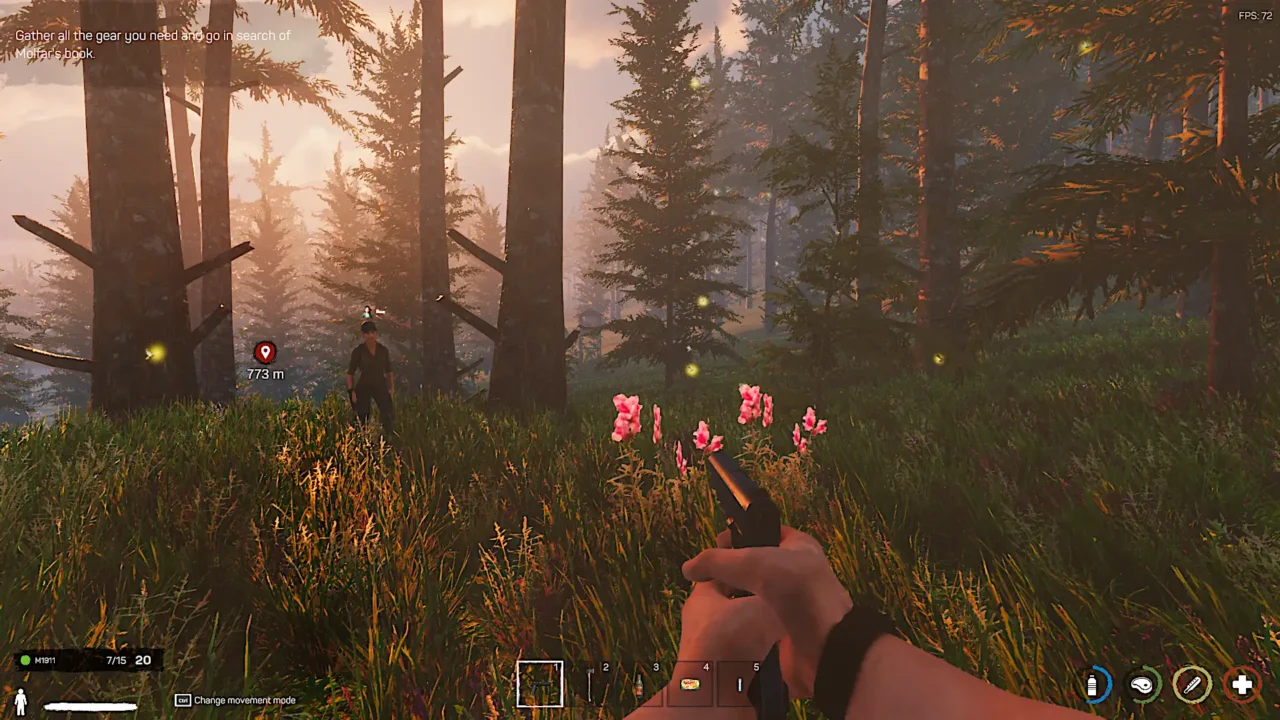Select the hunger meat status icon
Screen dimensions: 1280x720
[x=1143, y=685]
